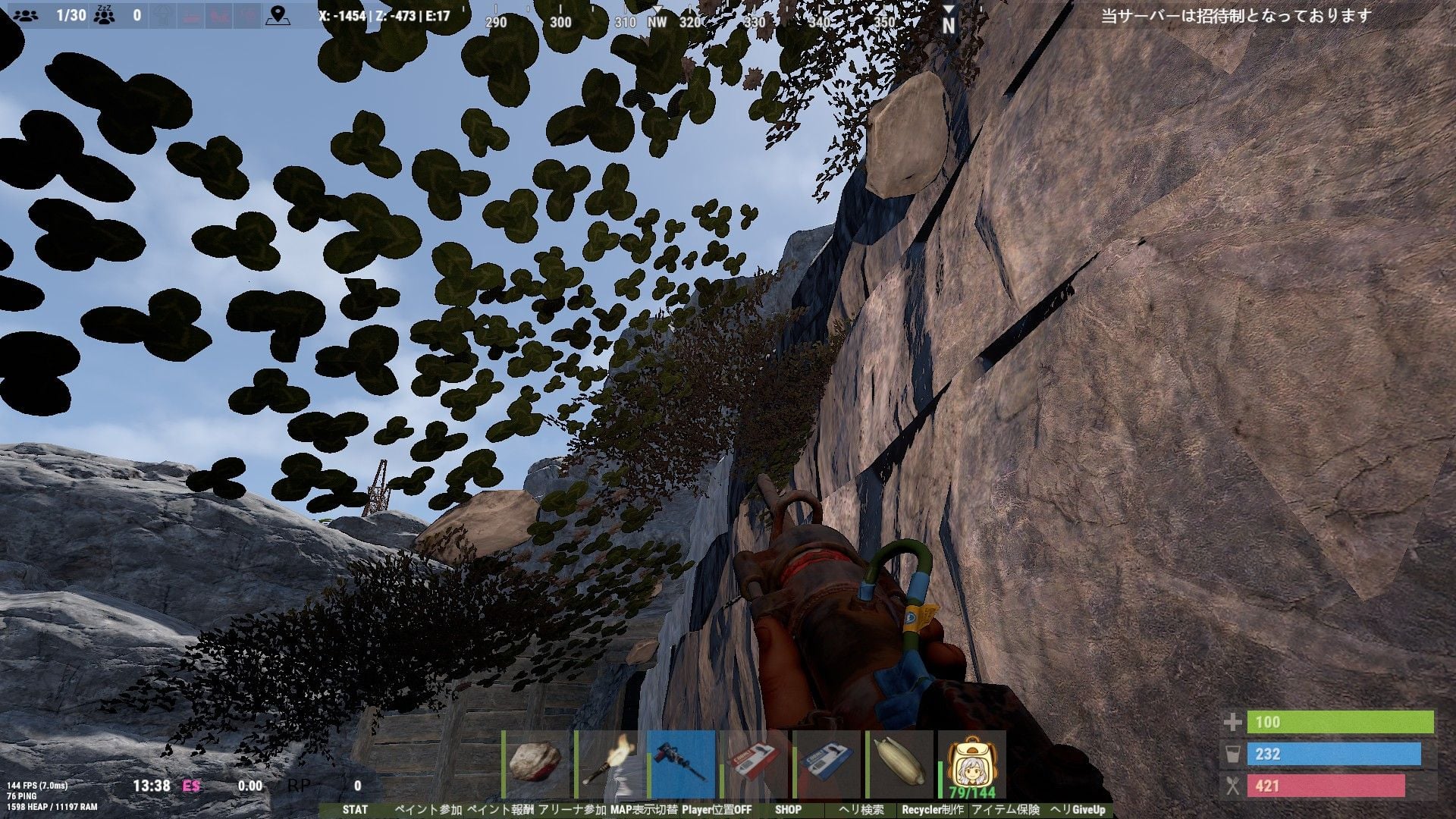Search for a helicopter (ヘリ検索)
1456x819 pixels.
click(861, 810)
